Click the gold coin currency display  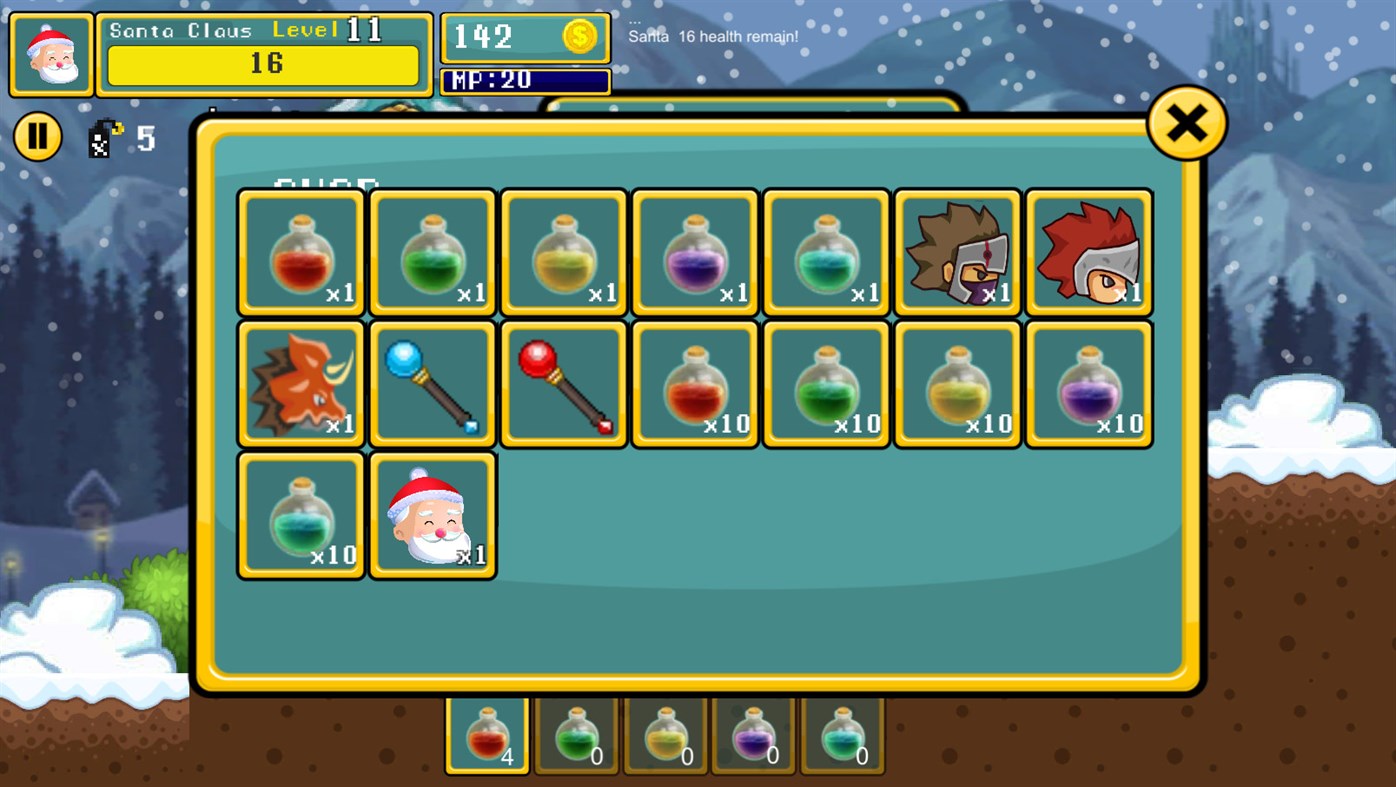524,37
